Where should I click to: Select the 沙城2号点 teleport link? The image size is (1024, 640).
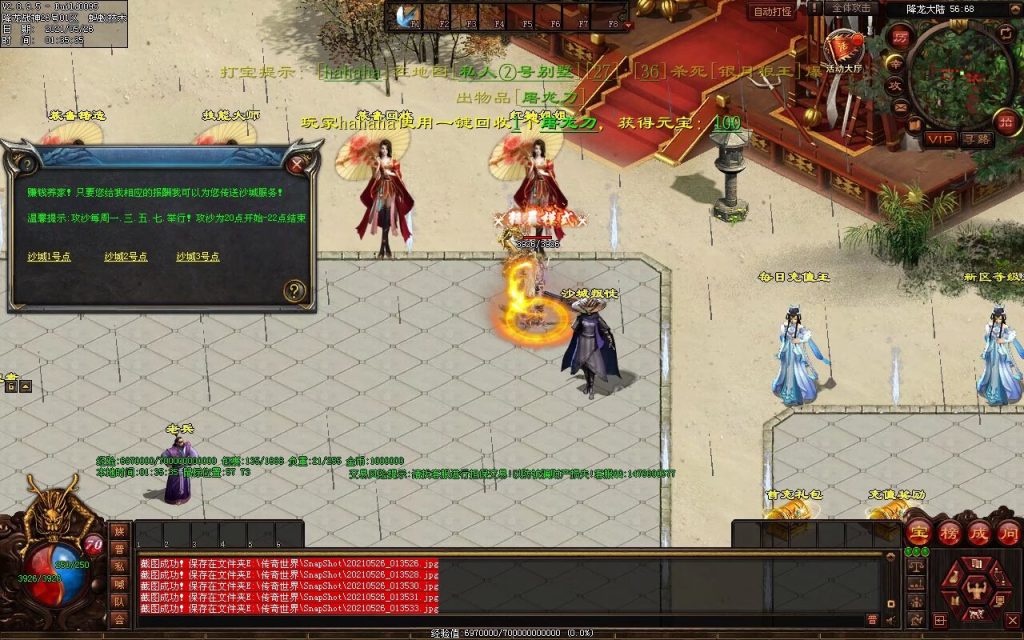tap(126, 257)
